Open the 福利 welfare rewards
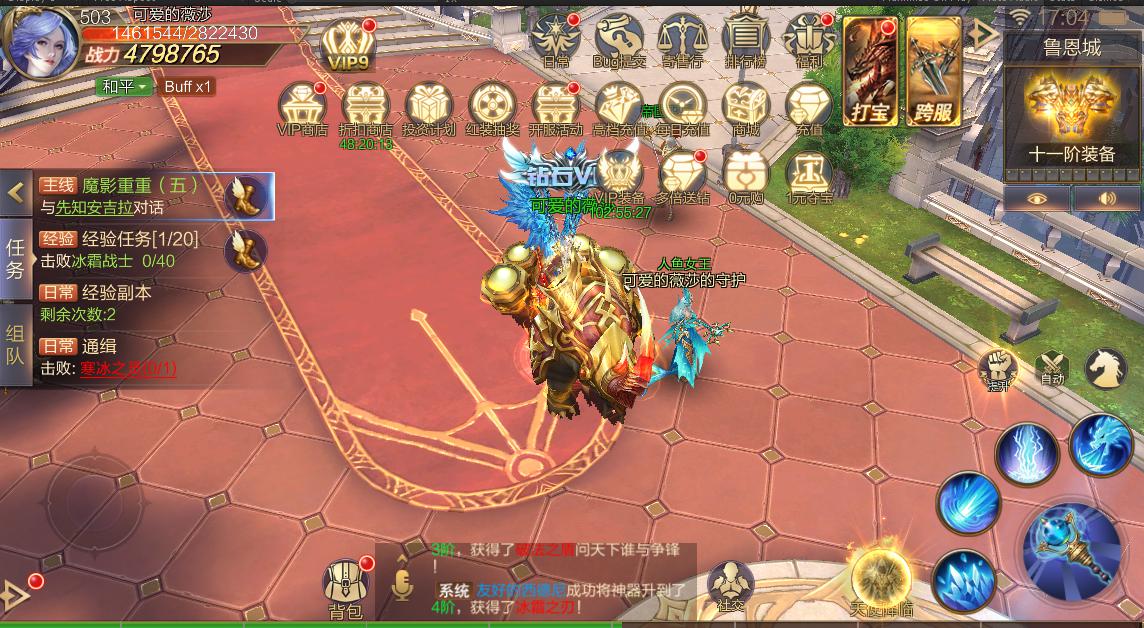The height and width of the screenshot is (628, 1144). pos(808,39)
